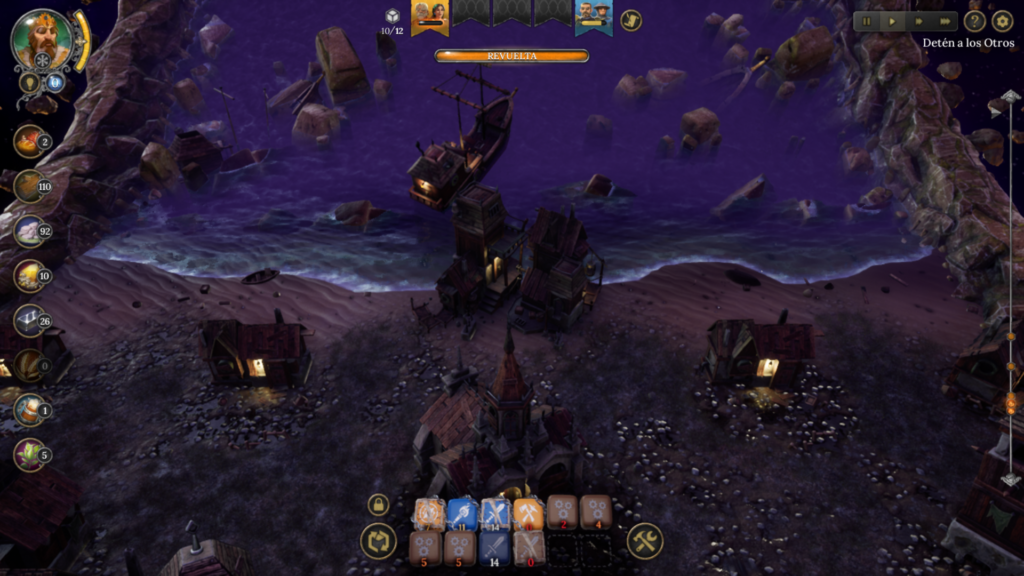The height and width of the screenshot is (576, 1024).
Task: Toggle the padlock dice lock button
Action: (378, 505)
